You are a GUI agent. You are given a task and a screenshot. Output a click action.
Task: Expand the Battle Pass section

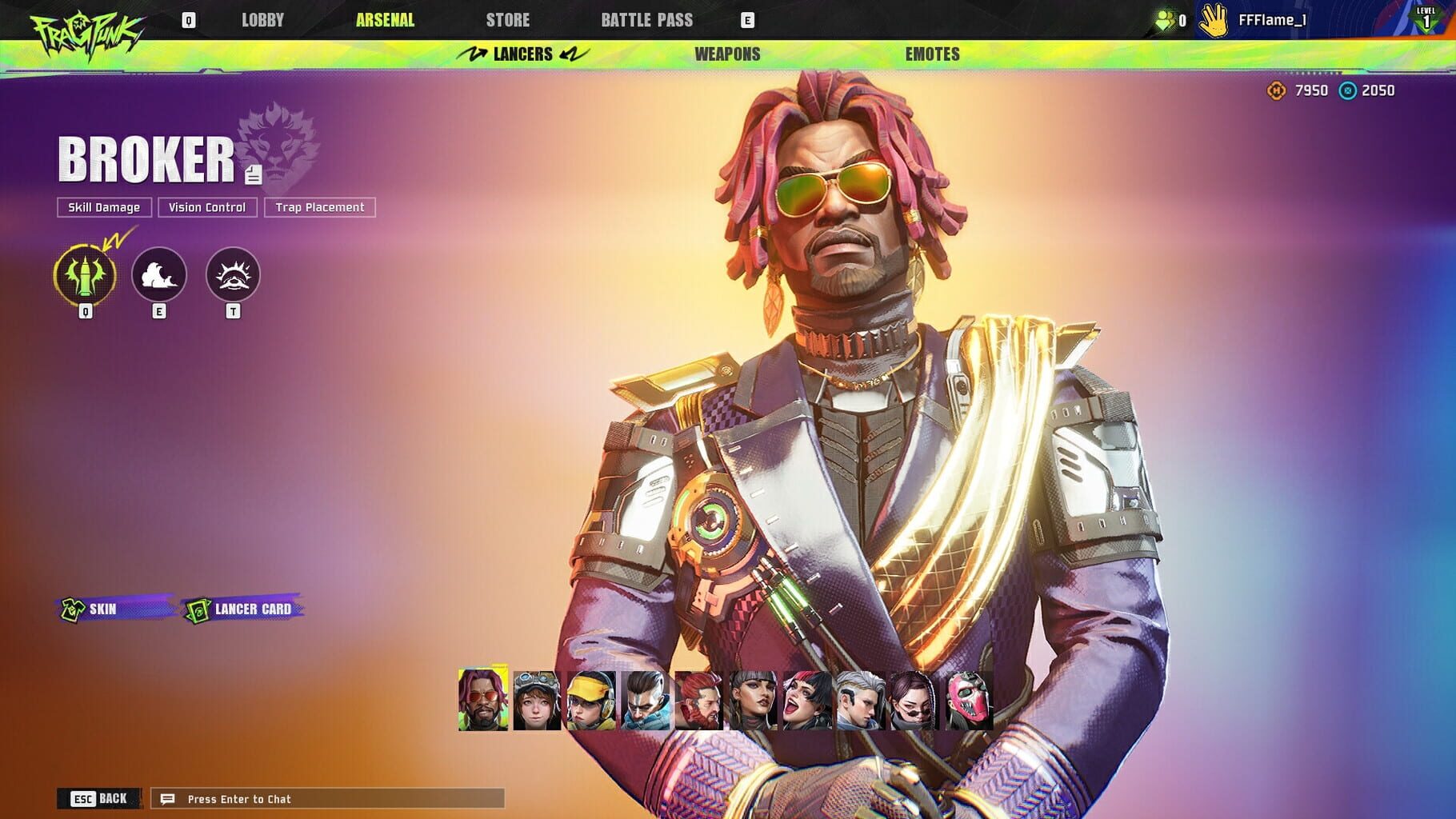[648, 21]
